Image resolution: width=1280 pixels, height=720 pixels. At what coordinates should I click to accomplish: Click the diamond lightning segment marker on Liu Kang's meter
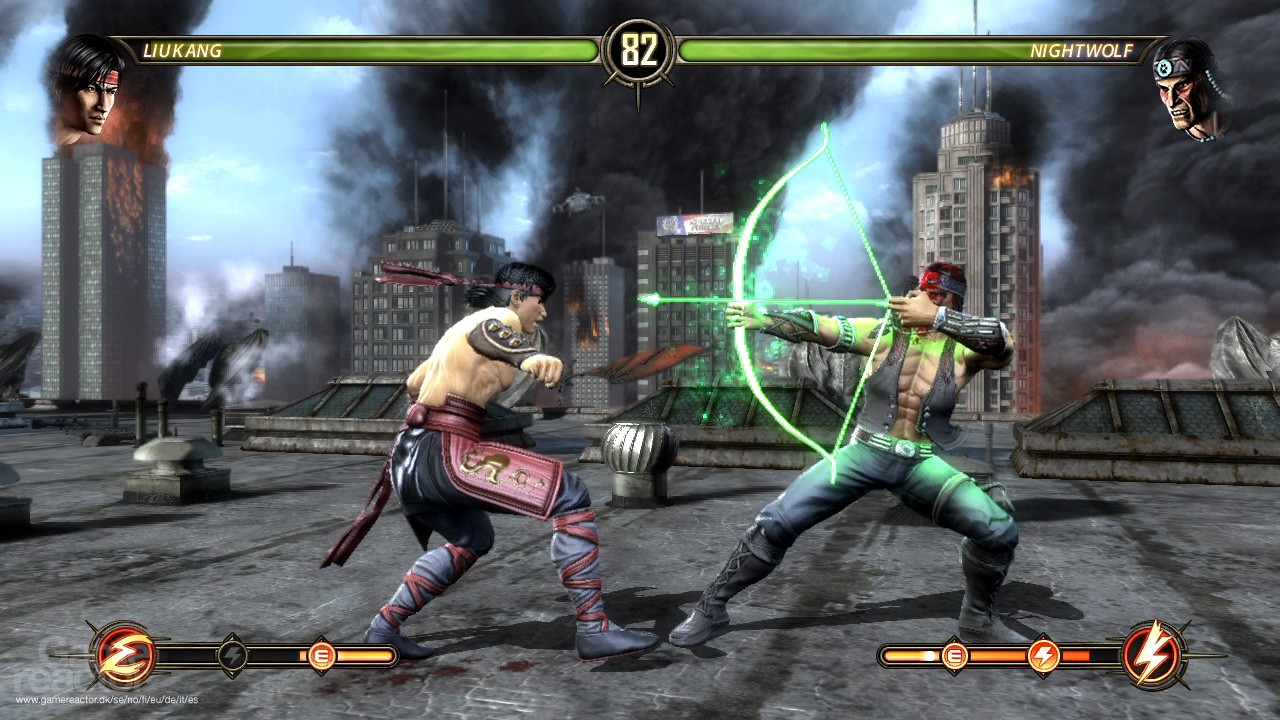pos(232,655)
